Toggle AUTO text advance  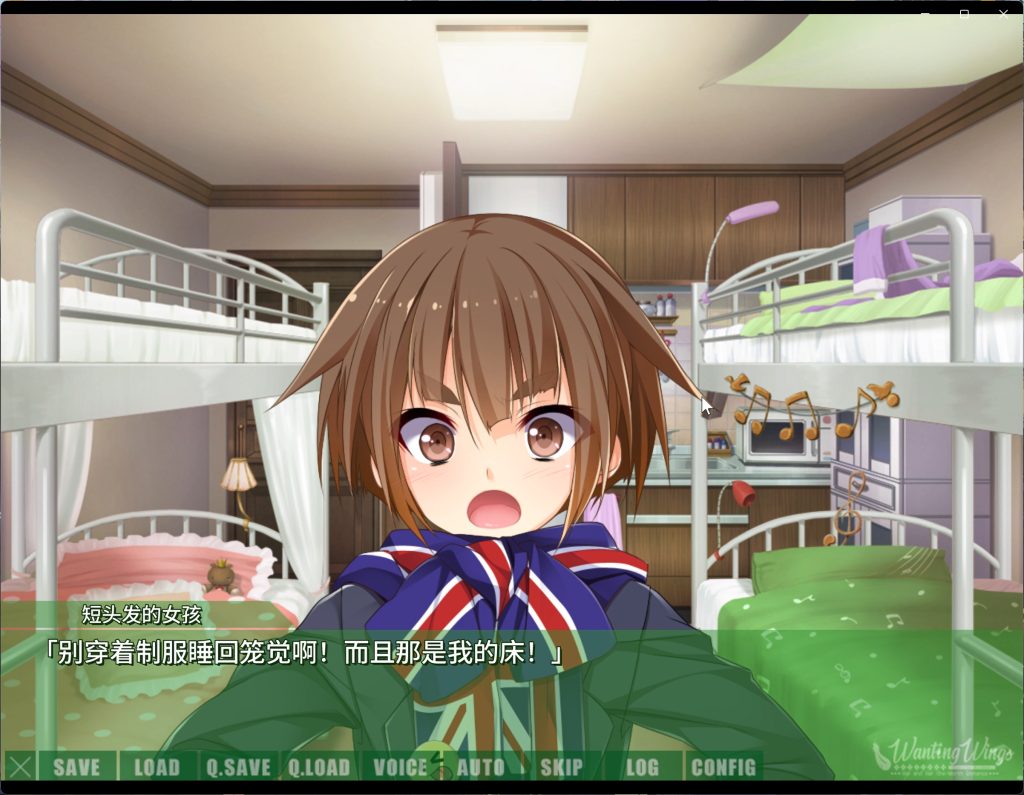481,767
